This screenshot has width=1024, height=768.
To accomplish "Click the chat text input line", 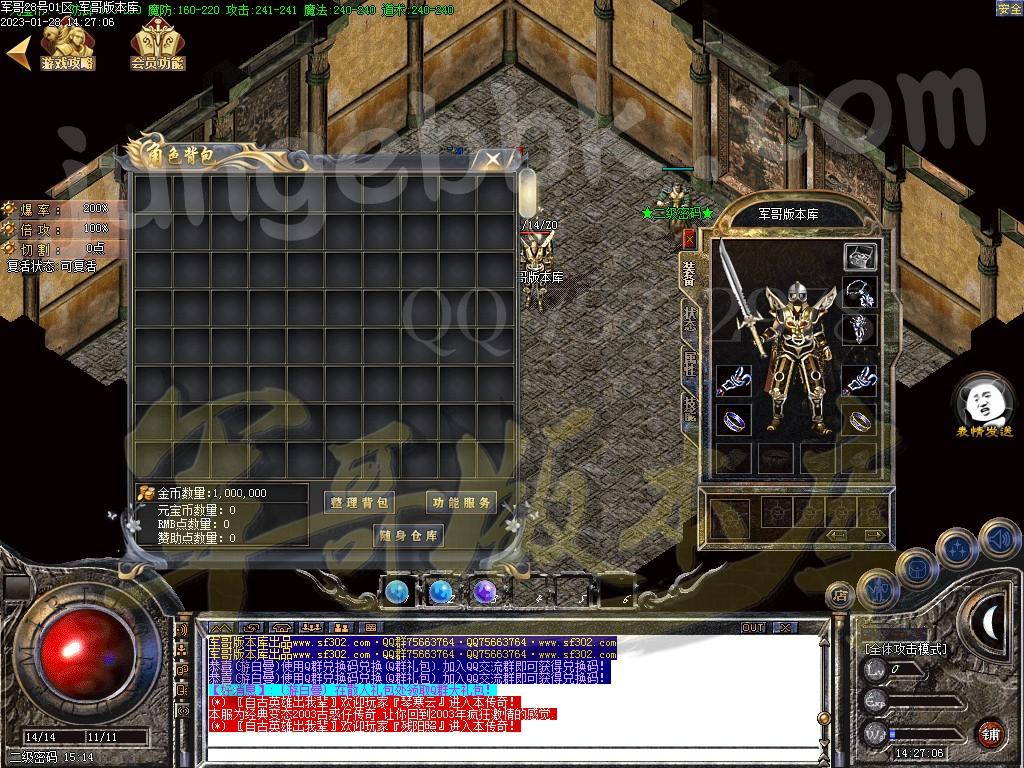I will coord(500,744).
